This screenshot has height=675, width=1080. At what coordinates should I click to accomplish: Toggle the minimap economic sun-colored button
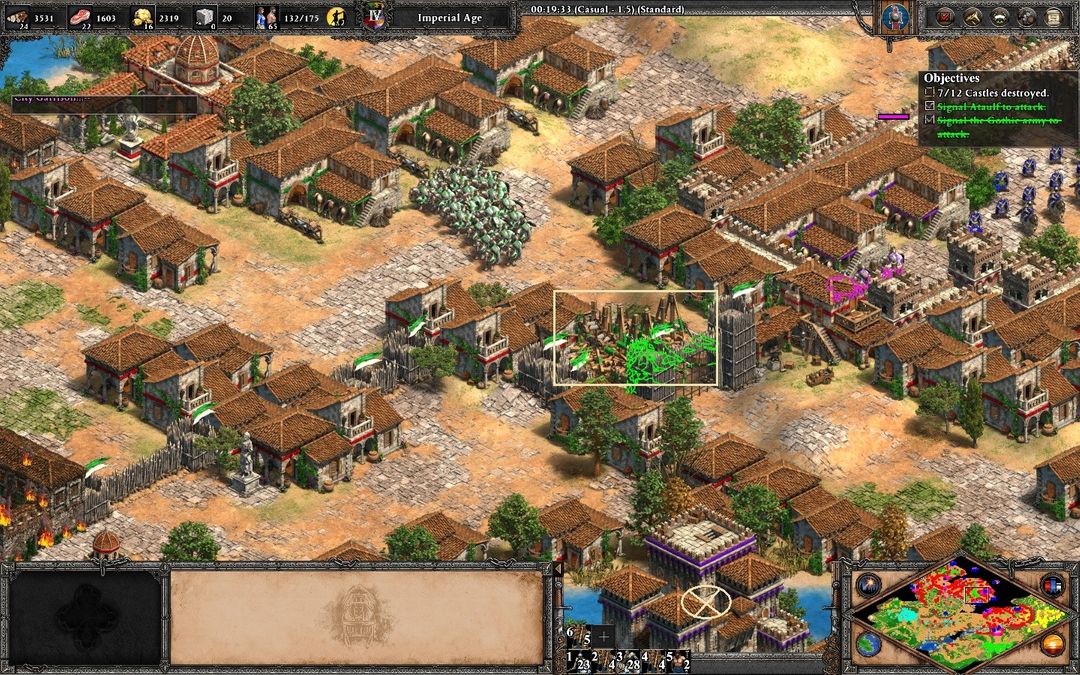1051,643
